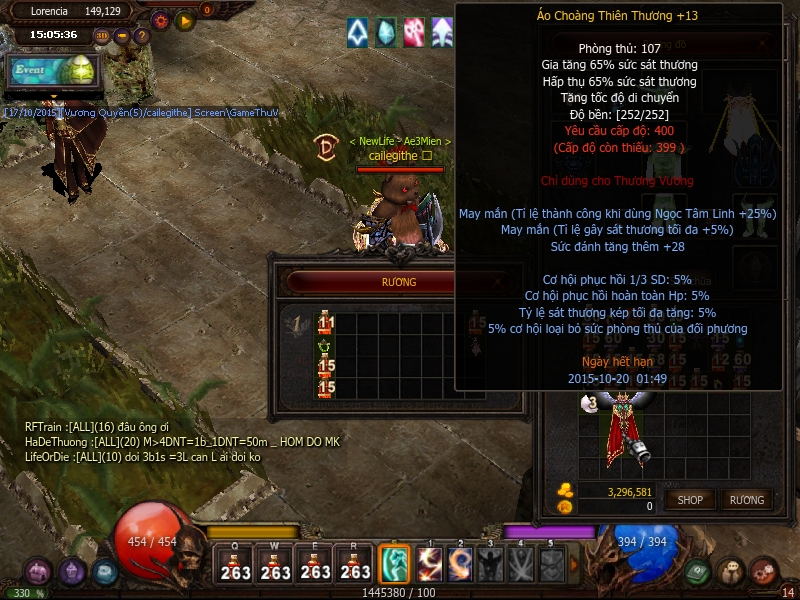Screen dimensions: 800x600
Task: Activate the swirl skill in slot 2
Action: (x=460, y=564)
